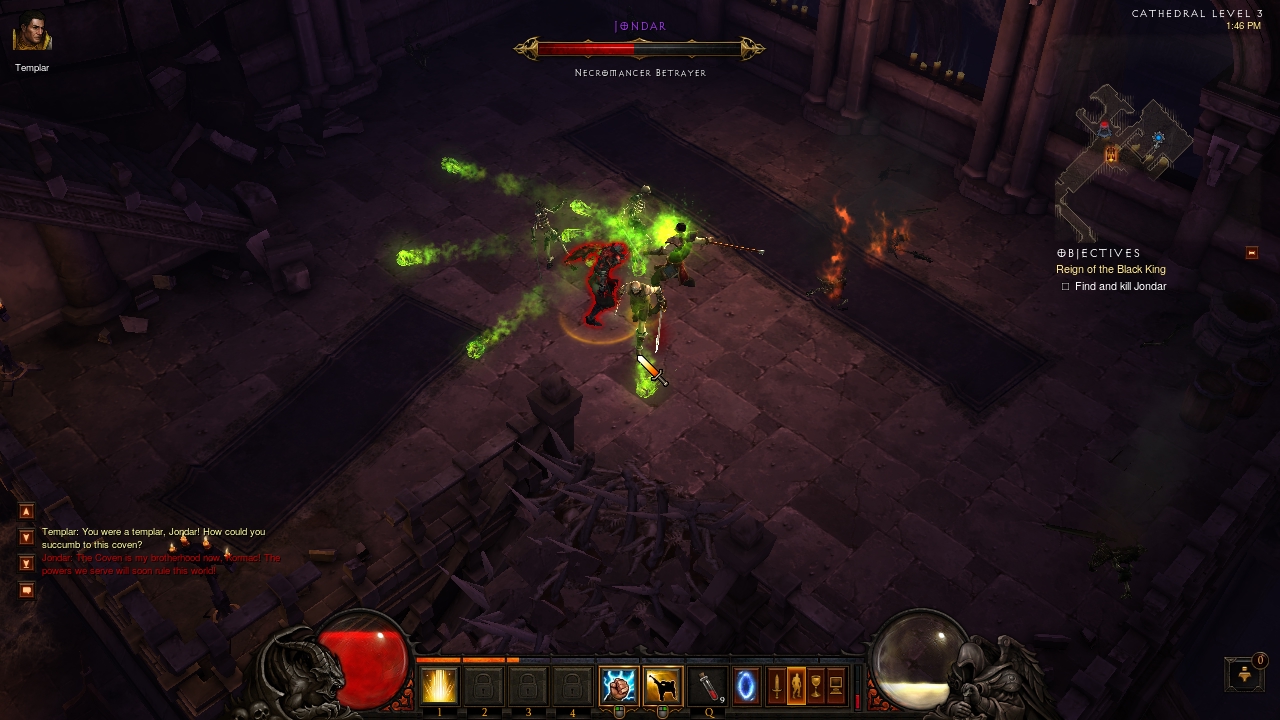The width and height of the screenshot is (1280, 720).
Task: Open the character figure menu button
Action: 796,686
